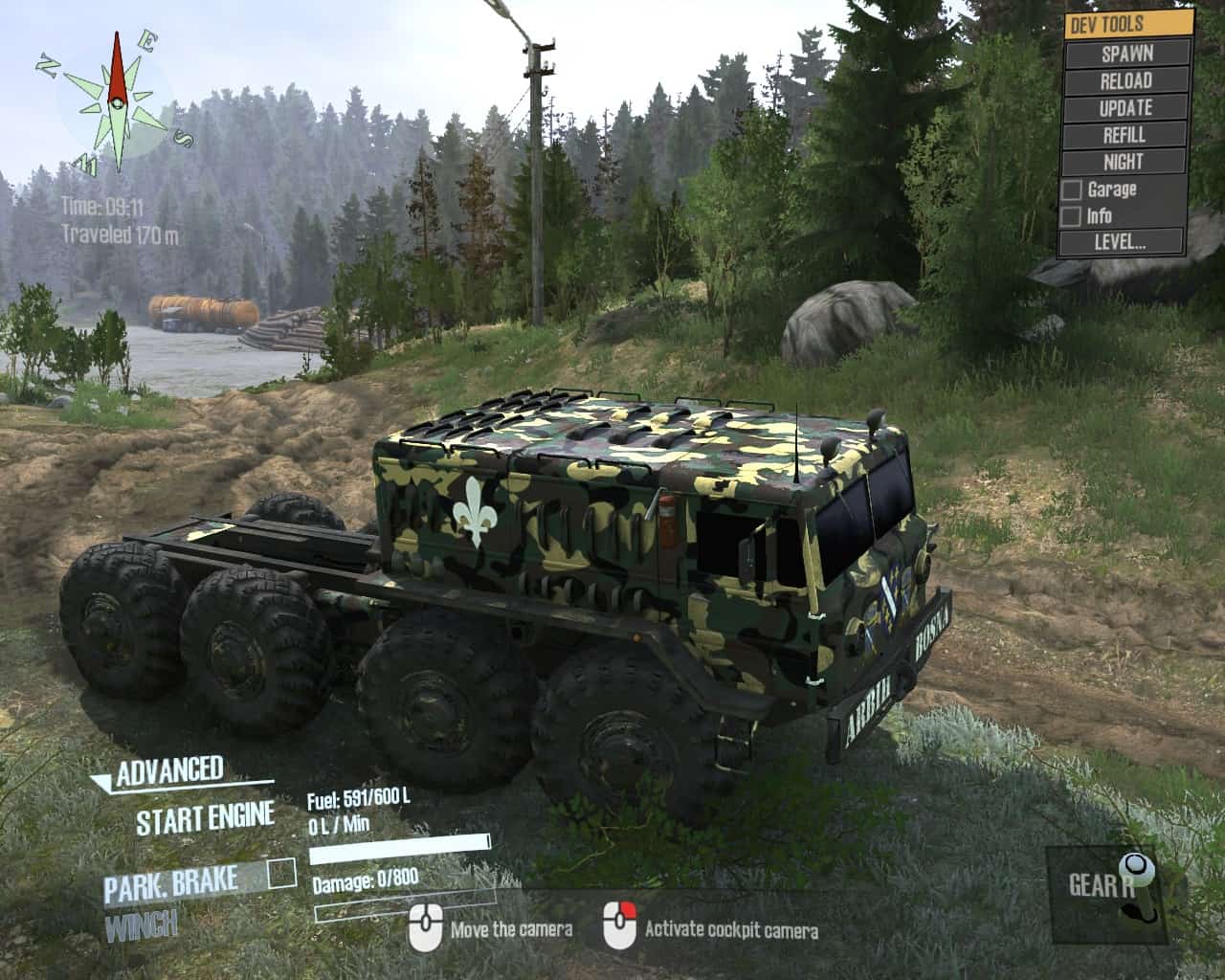Screen dimensions: 1225x980
Task: Switch to NIGHT time
Action: click(x=1125, y=162)
